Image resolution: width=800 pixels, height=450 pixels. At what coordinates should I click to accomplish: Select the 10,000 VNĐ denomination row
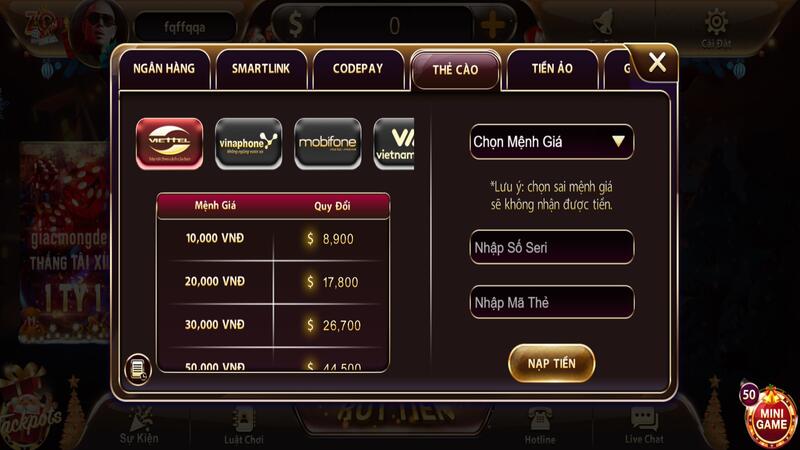click(x=273, y=239)
